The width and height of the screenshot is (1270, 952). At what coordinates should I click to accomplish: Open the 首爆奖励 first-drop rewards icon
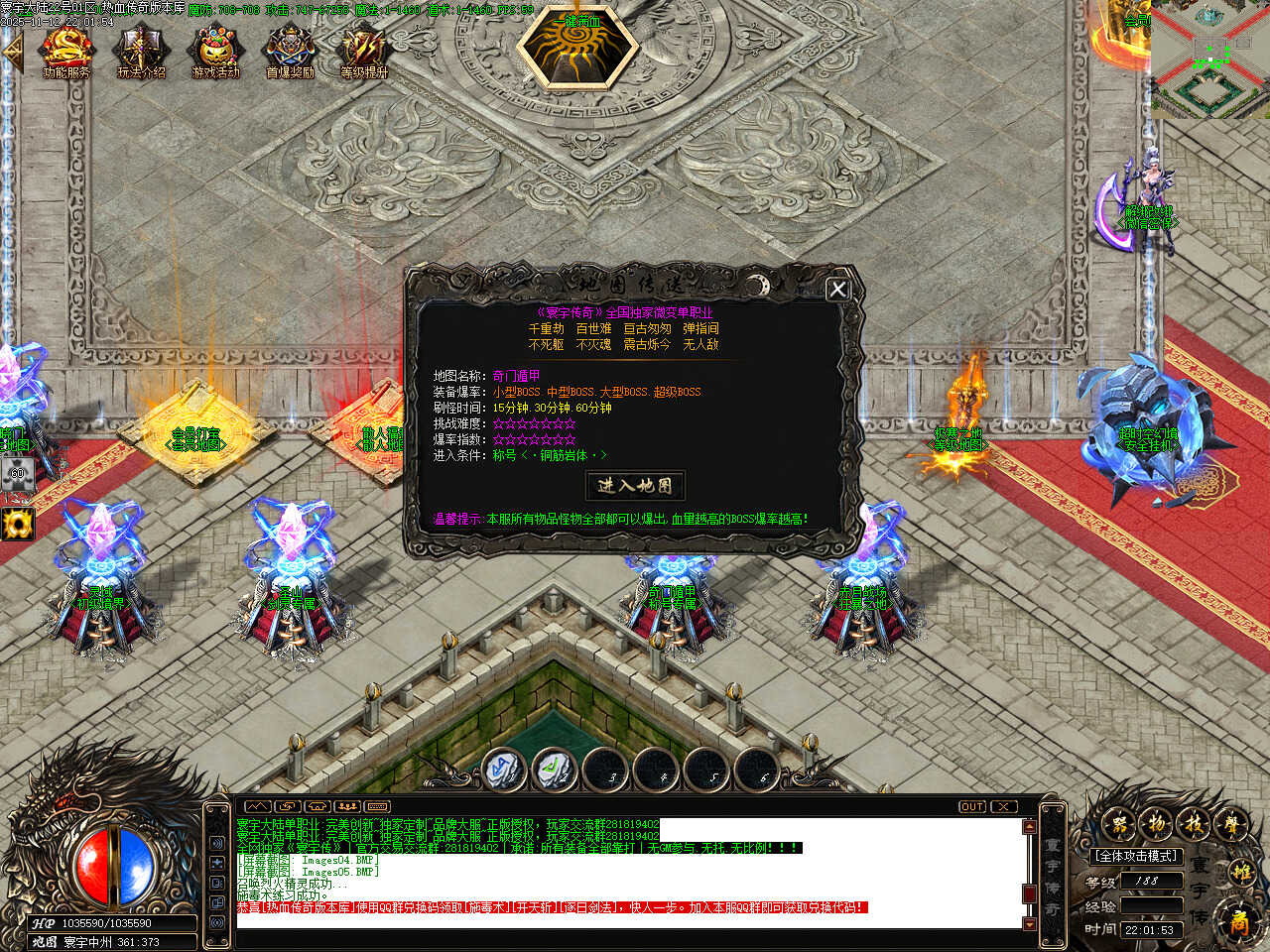click(x=290, y=51)
